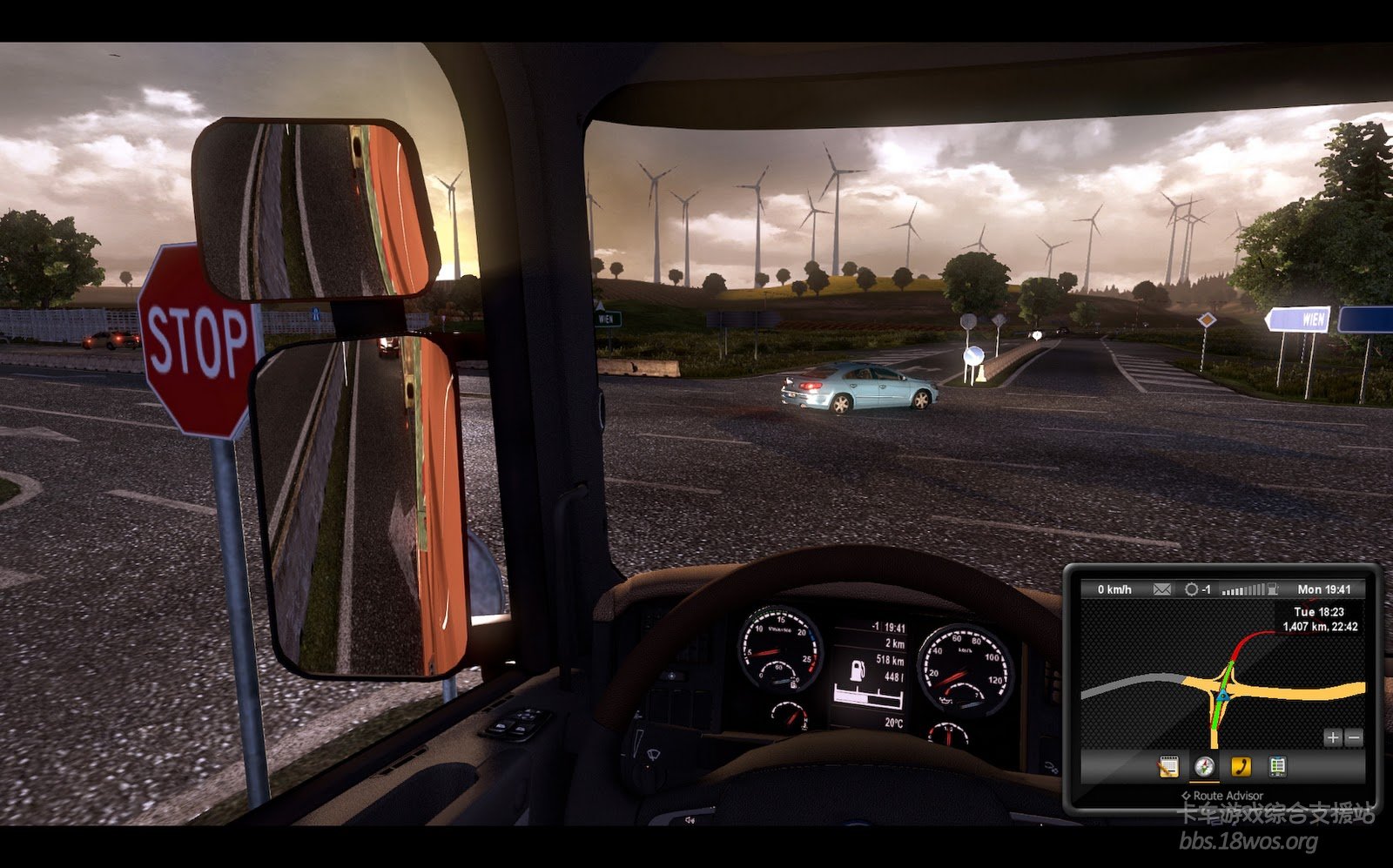The height and width of the screenshot is (868, 1393).
Task: Switch to the compass navigation tab
Action: (1204, 766)
